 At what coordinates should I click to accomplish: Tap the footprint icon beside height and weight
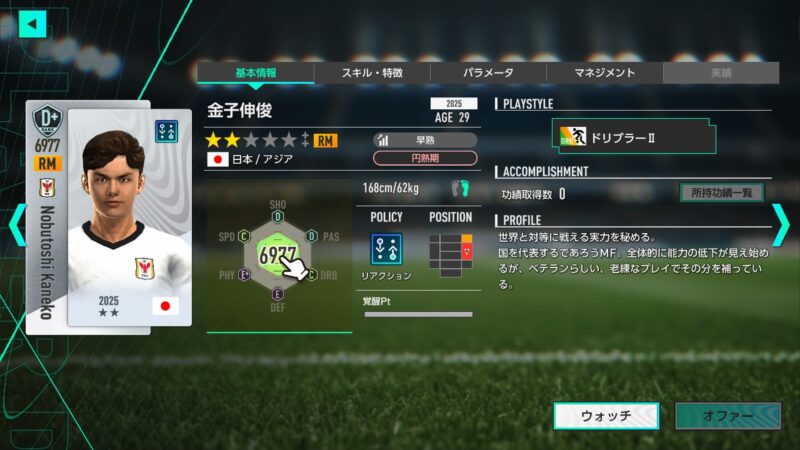tap(460, 188)
